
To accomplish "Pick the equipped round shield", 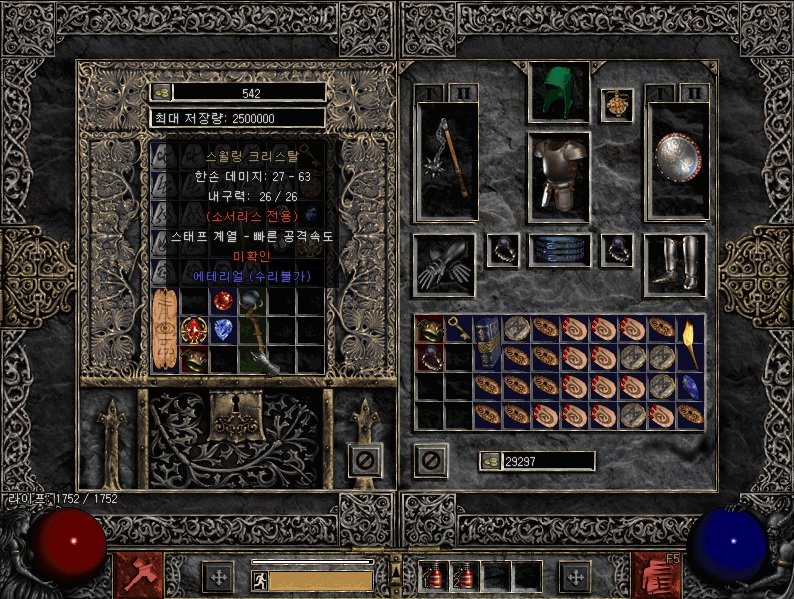I will pos(677,160).
